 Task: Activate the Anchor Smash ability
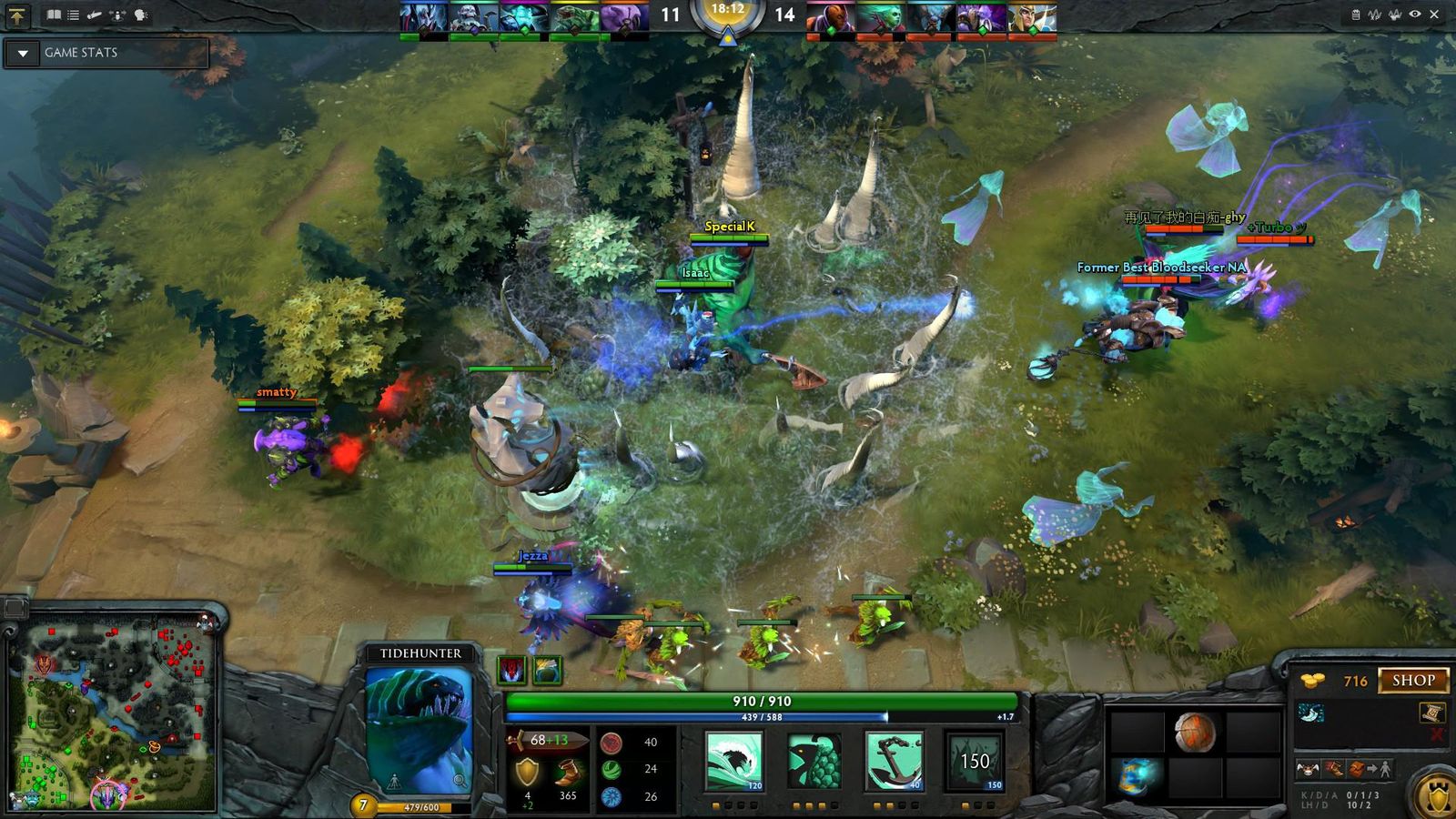(x=894, y=760)
